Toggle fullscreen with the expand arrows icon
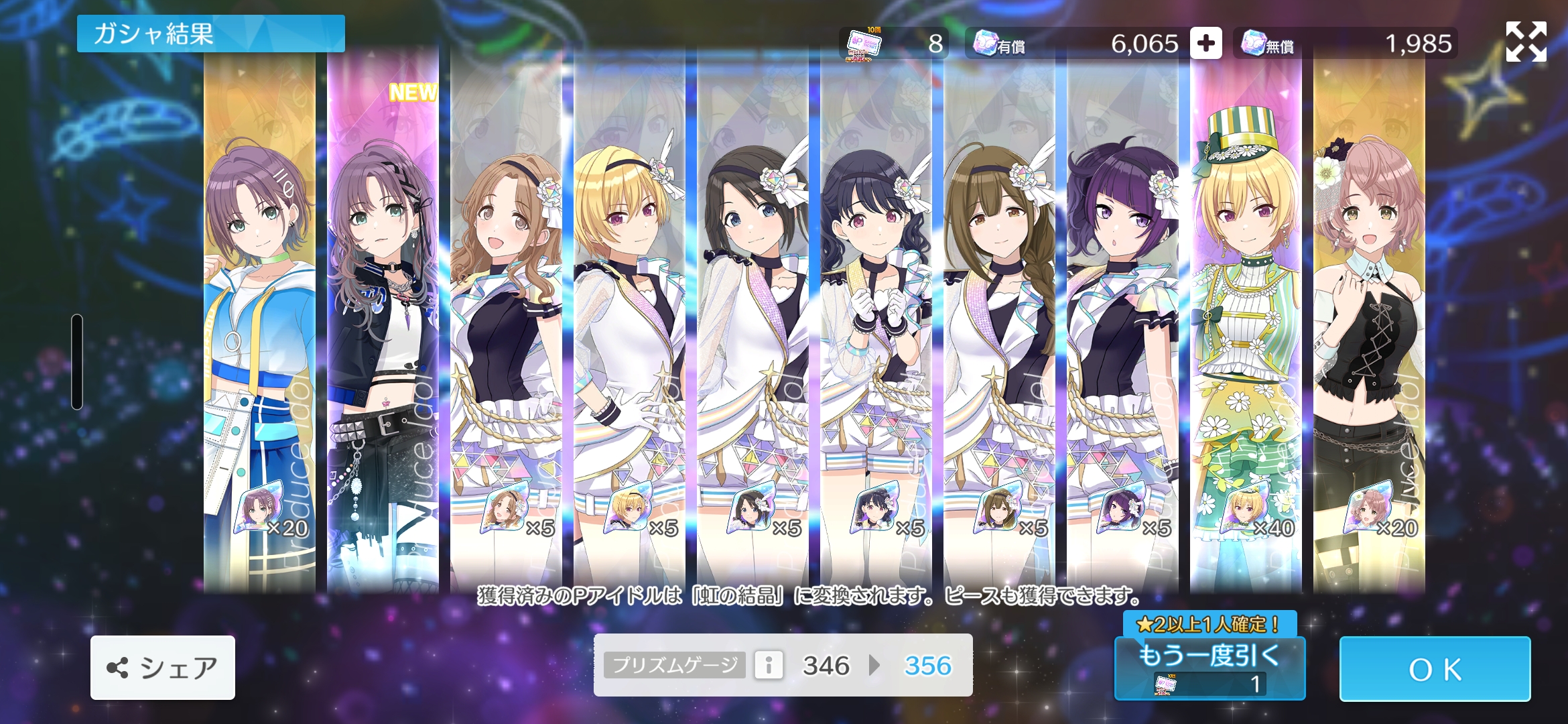1568x724 pixels. 1526,42
